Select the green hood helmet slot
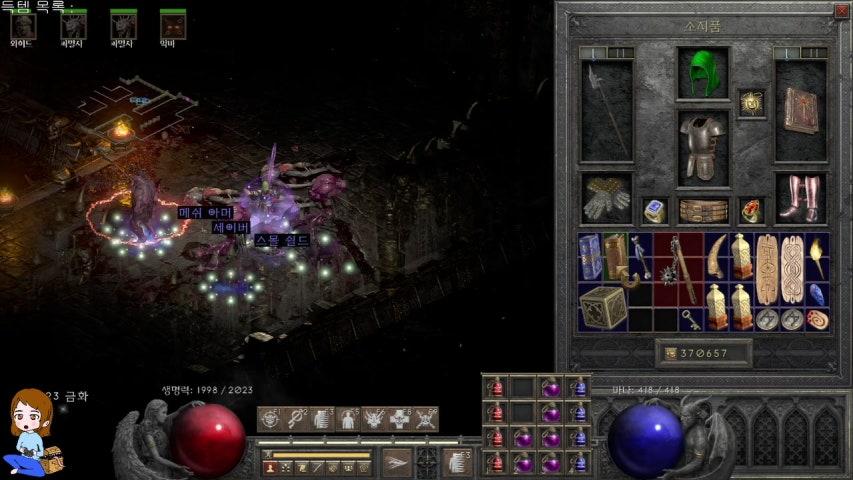The height and width of the screenshot is (480, 853). pos(703,71)
